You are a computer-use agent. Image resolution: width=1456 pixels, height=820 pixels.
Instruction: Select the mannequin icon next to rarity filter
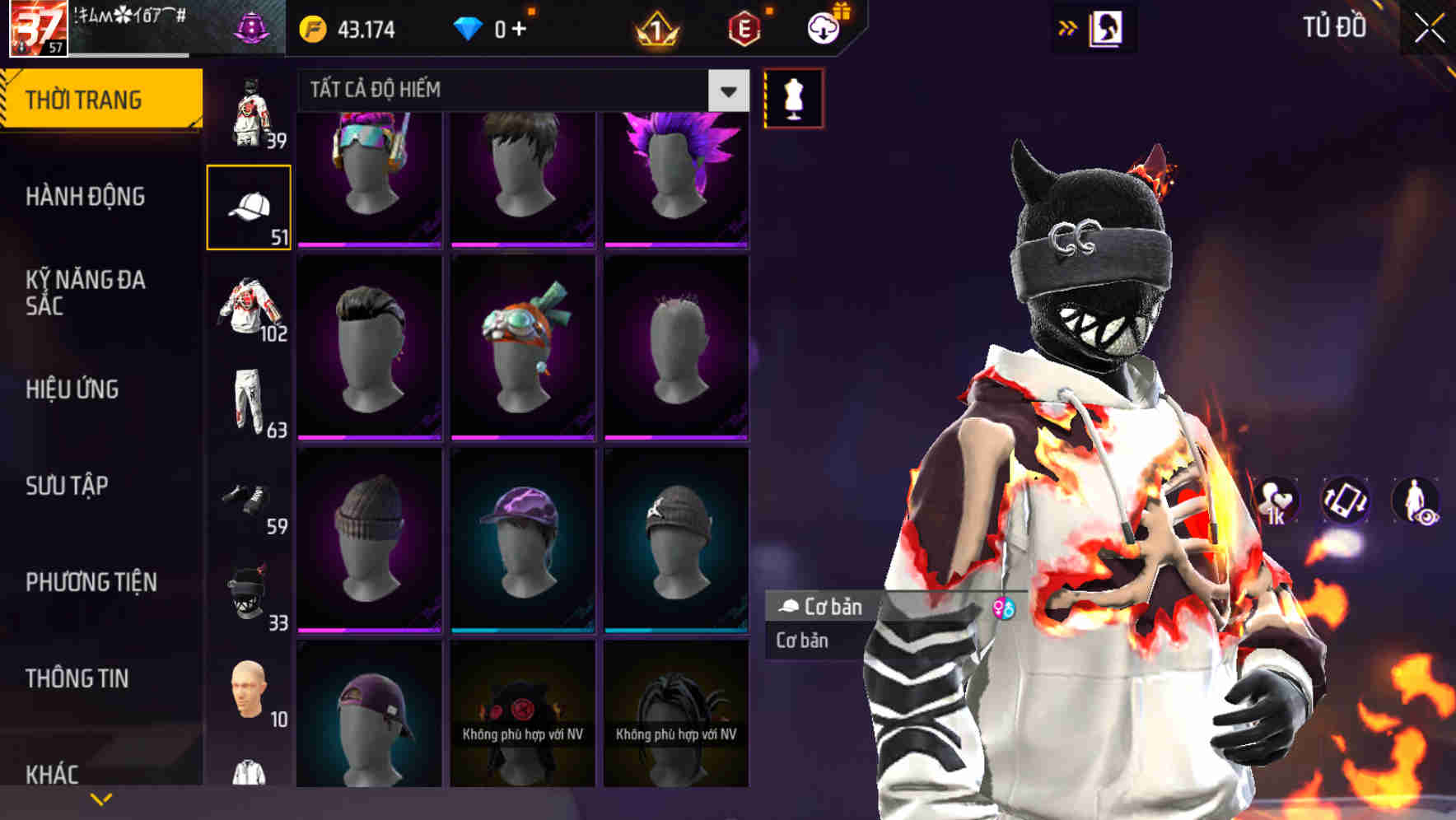click(792, 98)
